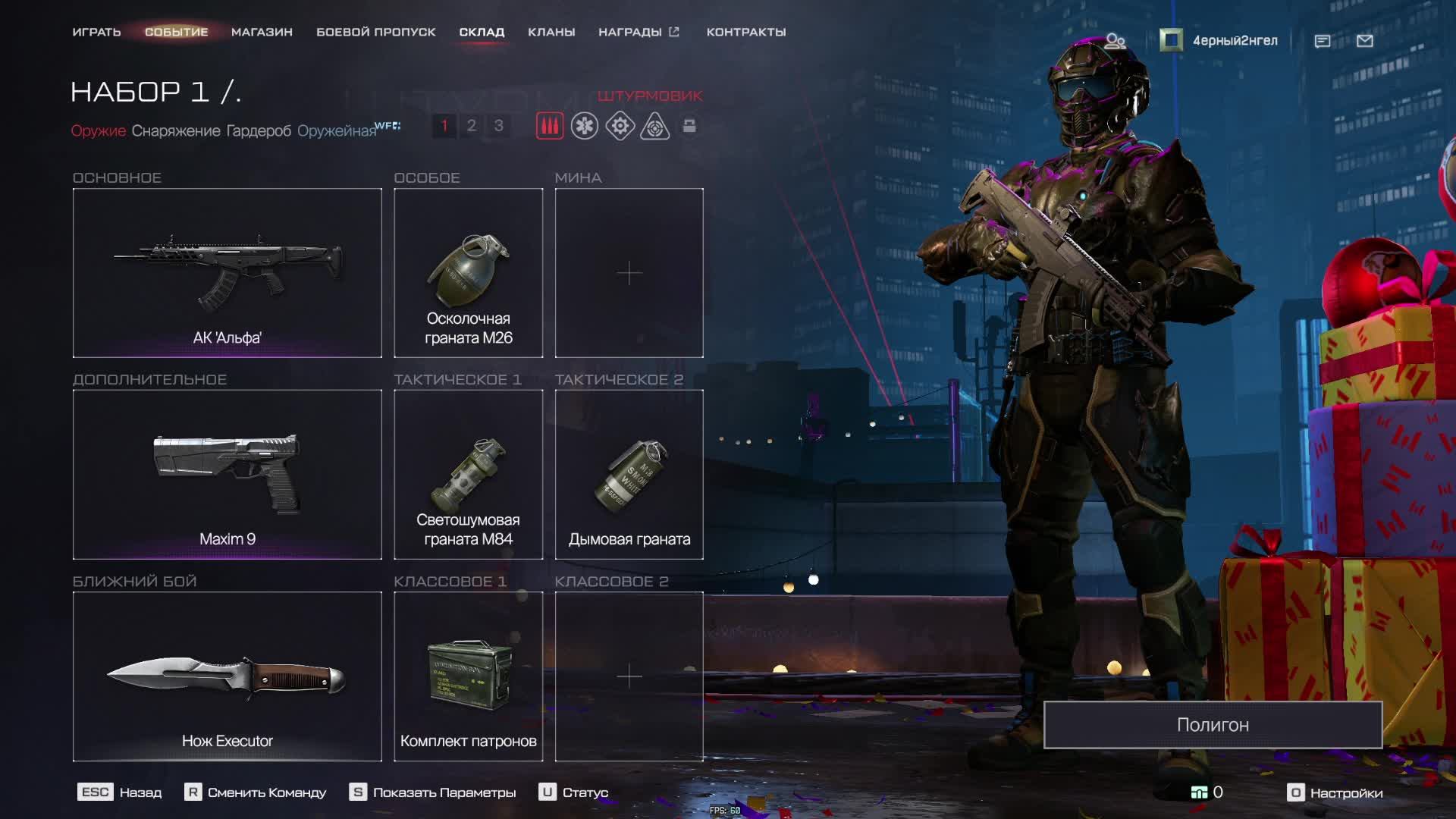1456x819 pixels.
Task: Select the Снаряжение tab
Action: 176,130
